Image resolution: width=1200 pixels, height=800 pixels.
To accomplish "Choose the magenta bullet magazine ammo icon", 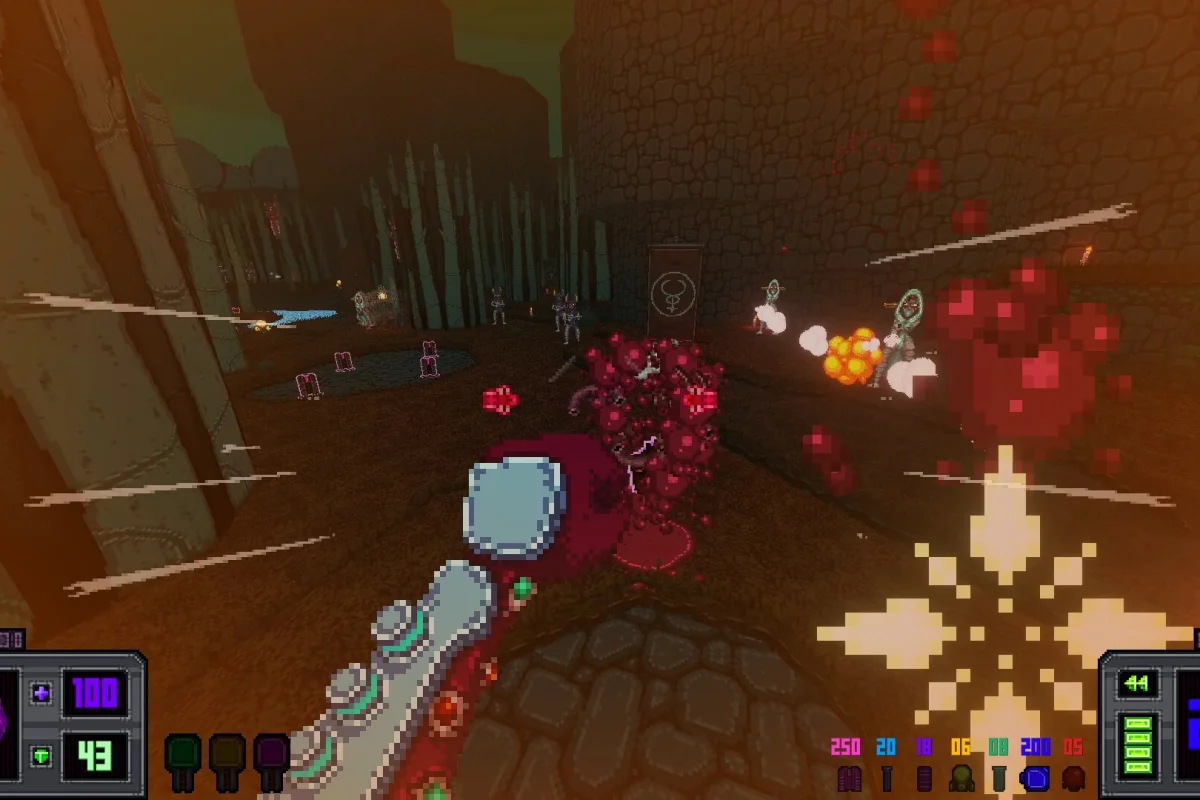I will click(x=849, y=779).
